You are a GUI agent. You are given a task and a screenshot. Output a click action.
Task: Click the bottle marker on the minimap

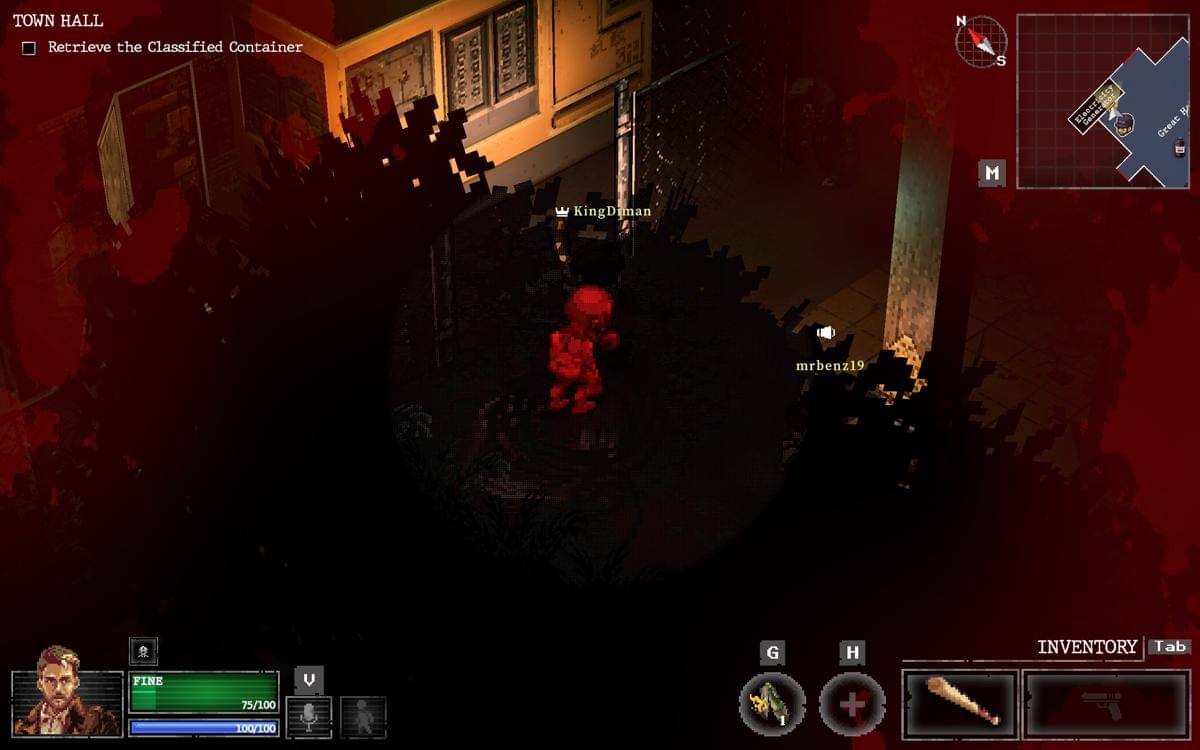tap(1180, 147)
